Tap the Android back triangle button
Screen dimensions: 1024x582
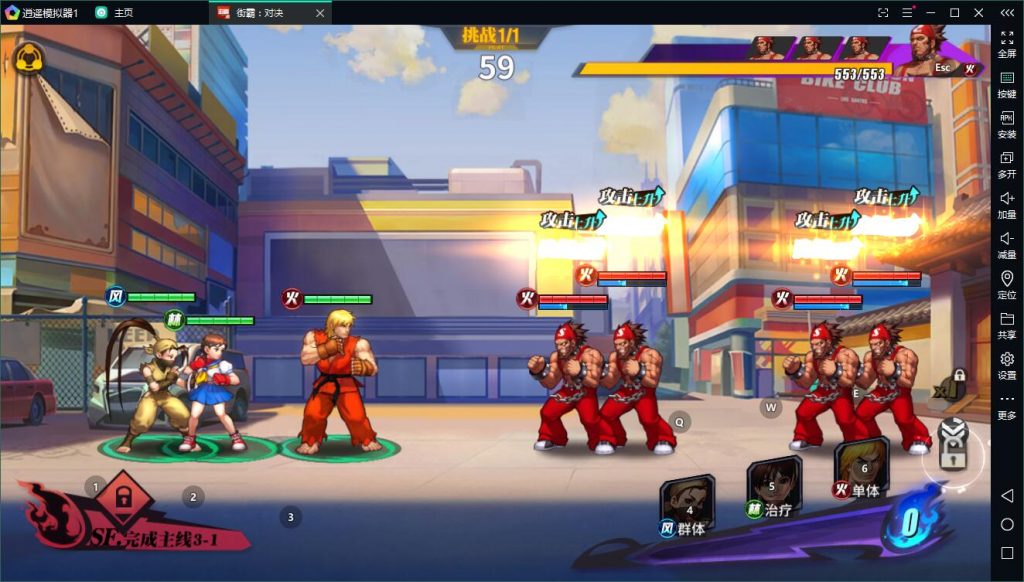pos(1007,497)
